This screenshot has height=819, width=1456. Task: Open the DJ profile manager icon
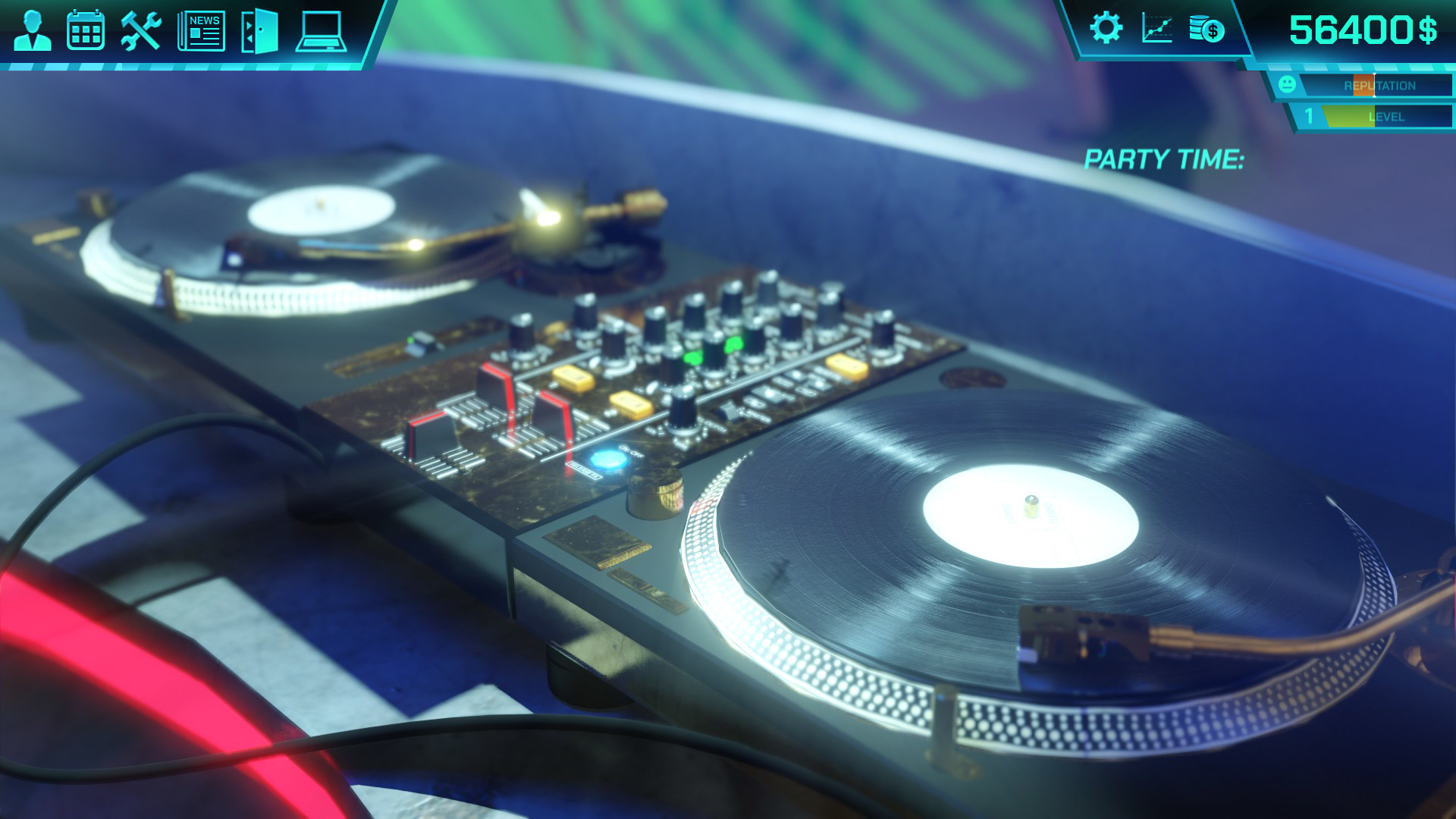(x=32, y=31)
